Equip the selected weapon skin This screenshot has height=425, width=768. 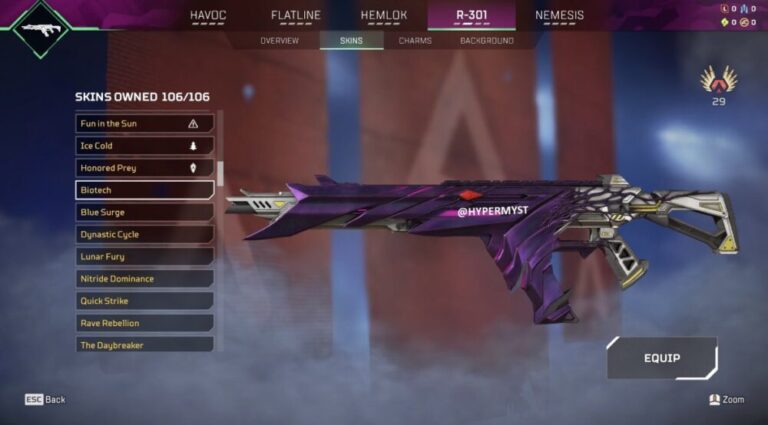click(661, 358)
